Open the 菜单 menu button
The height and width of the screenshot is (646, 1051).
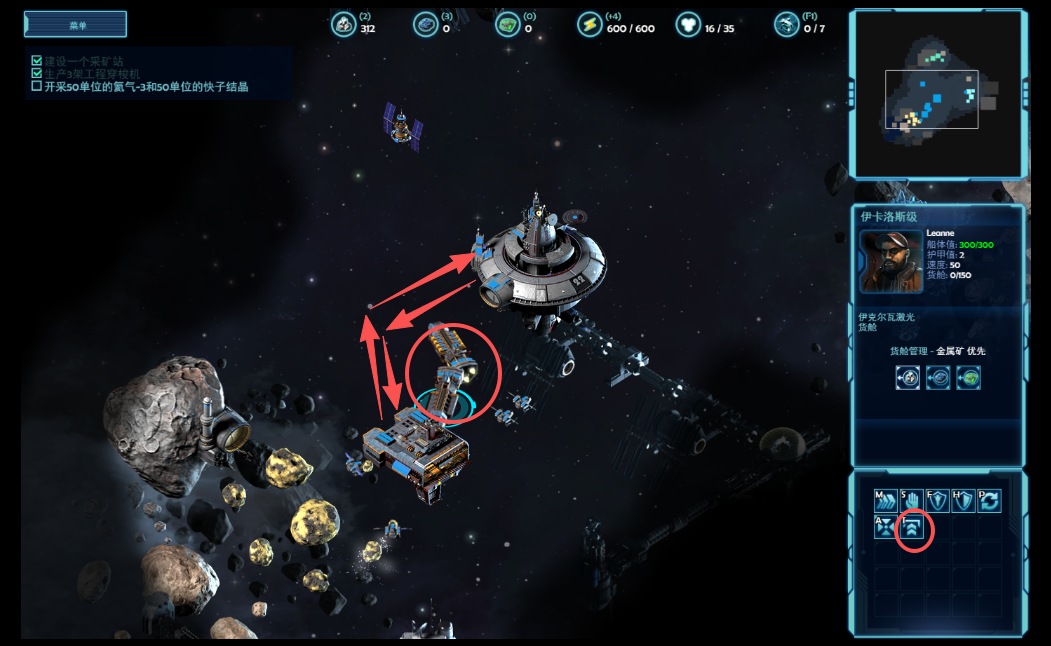click(76, 24)
